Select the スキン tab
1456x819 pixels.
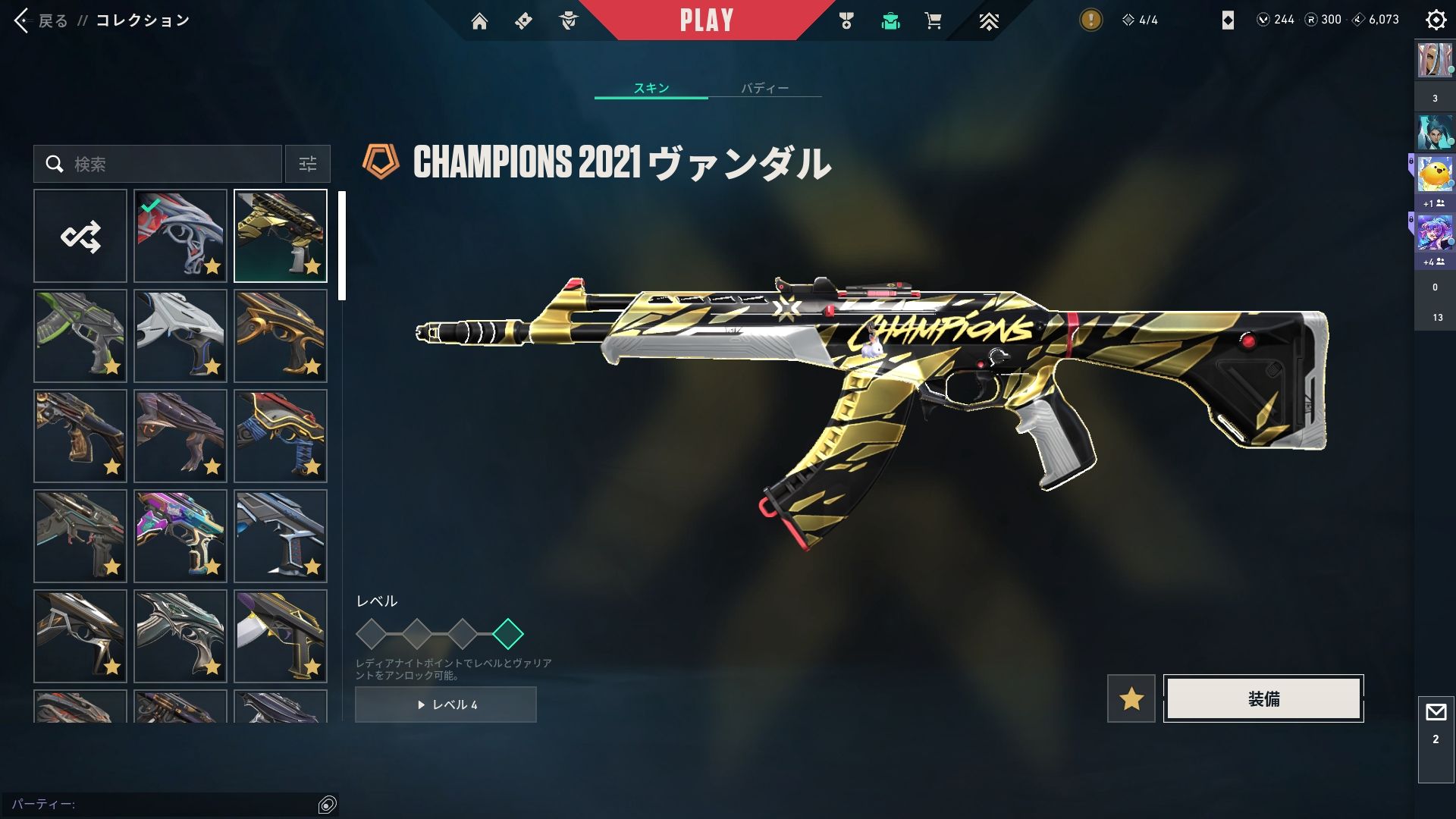tap(651, 88)
